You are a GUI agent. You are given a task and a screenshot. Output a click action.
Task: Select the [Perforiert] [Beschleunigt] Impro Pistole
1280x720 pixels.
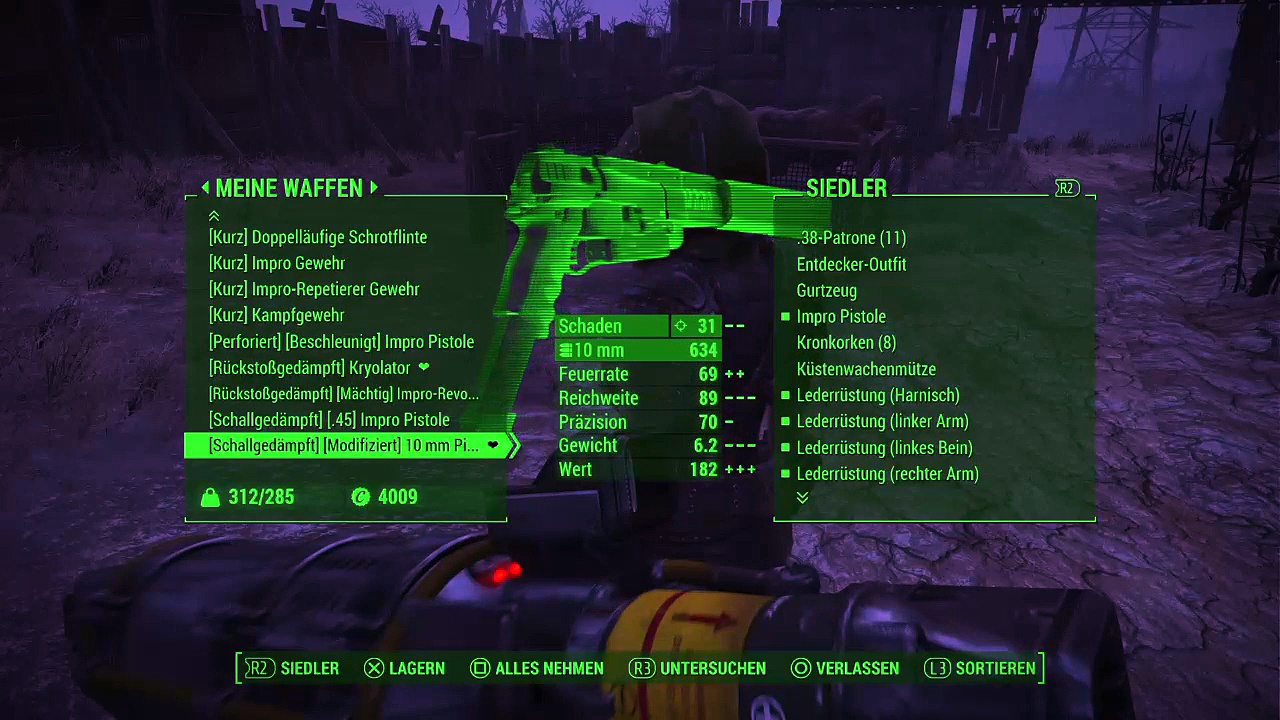click(x=341, y=341)
